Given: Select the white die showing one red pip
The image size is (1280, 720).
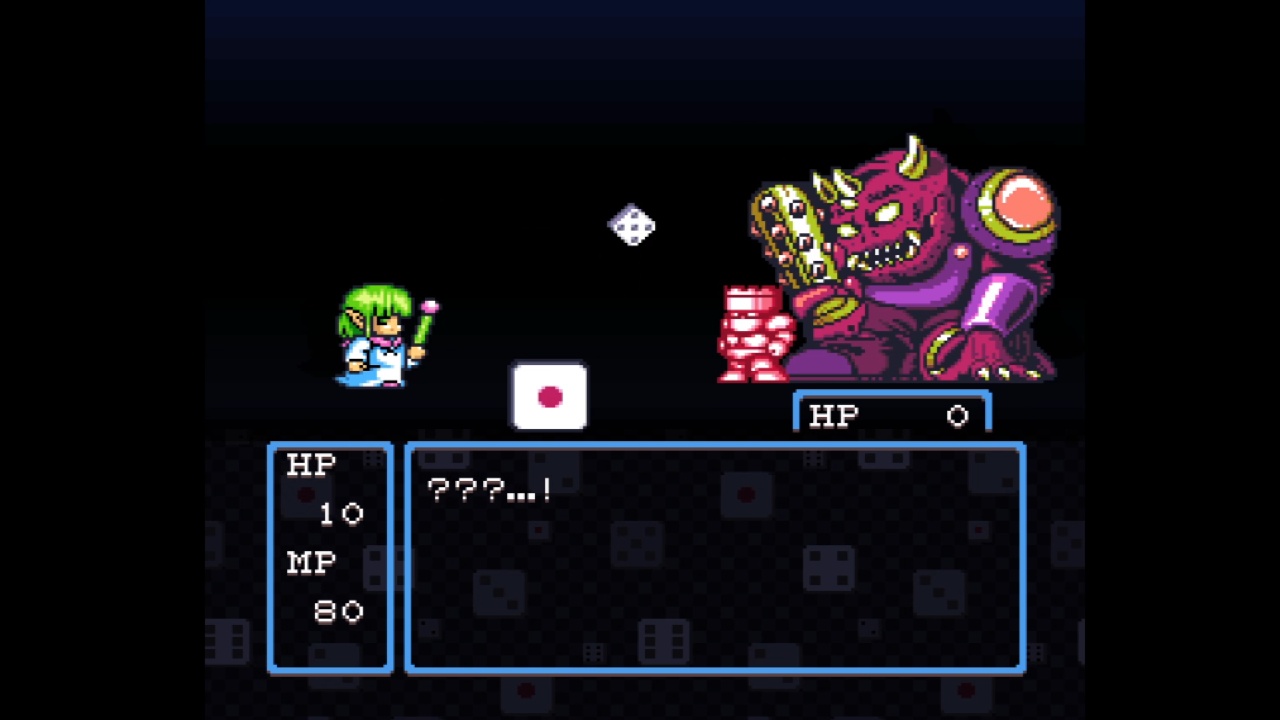Looking at the screenshot, I should pyautogui.click(x=549, y=398).
